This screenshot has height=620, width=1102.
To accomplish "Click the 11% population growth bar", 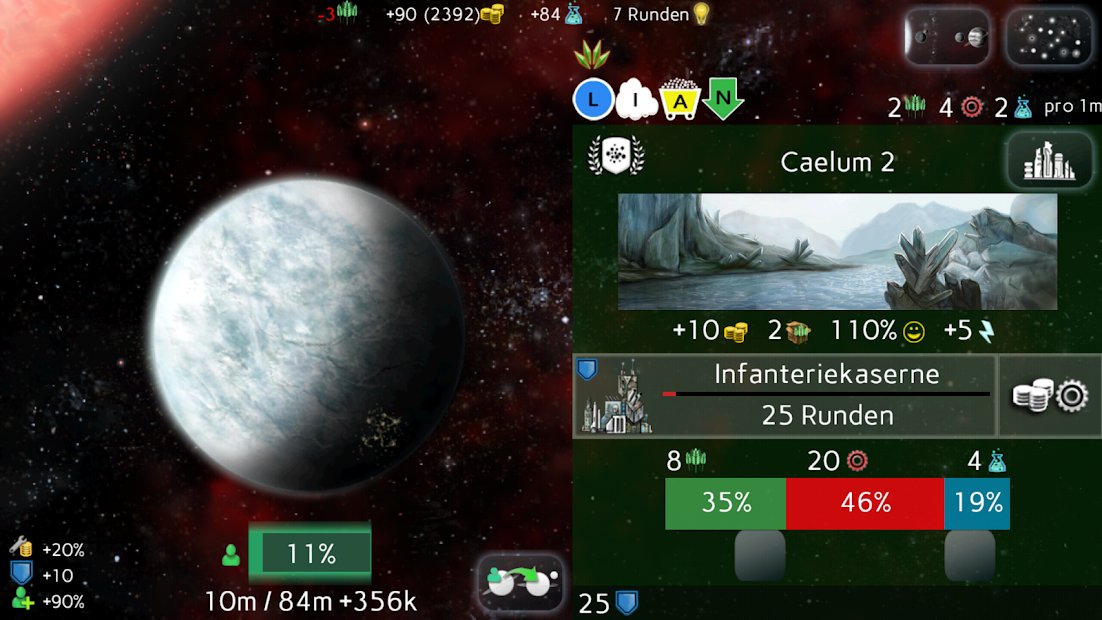I will tap(310, 553).
